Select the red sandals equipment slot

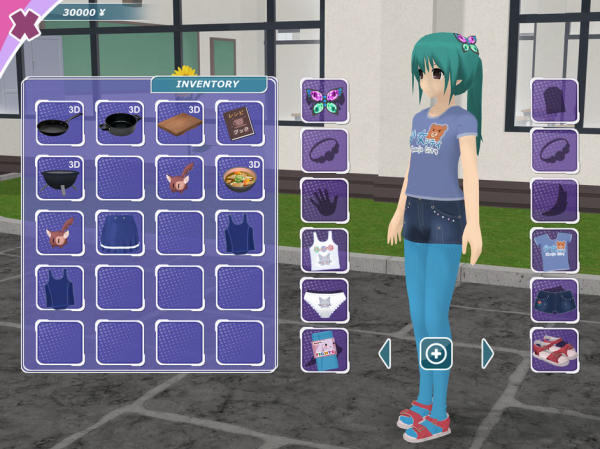(x=554, y=351)
